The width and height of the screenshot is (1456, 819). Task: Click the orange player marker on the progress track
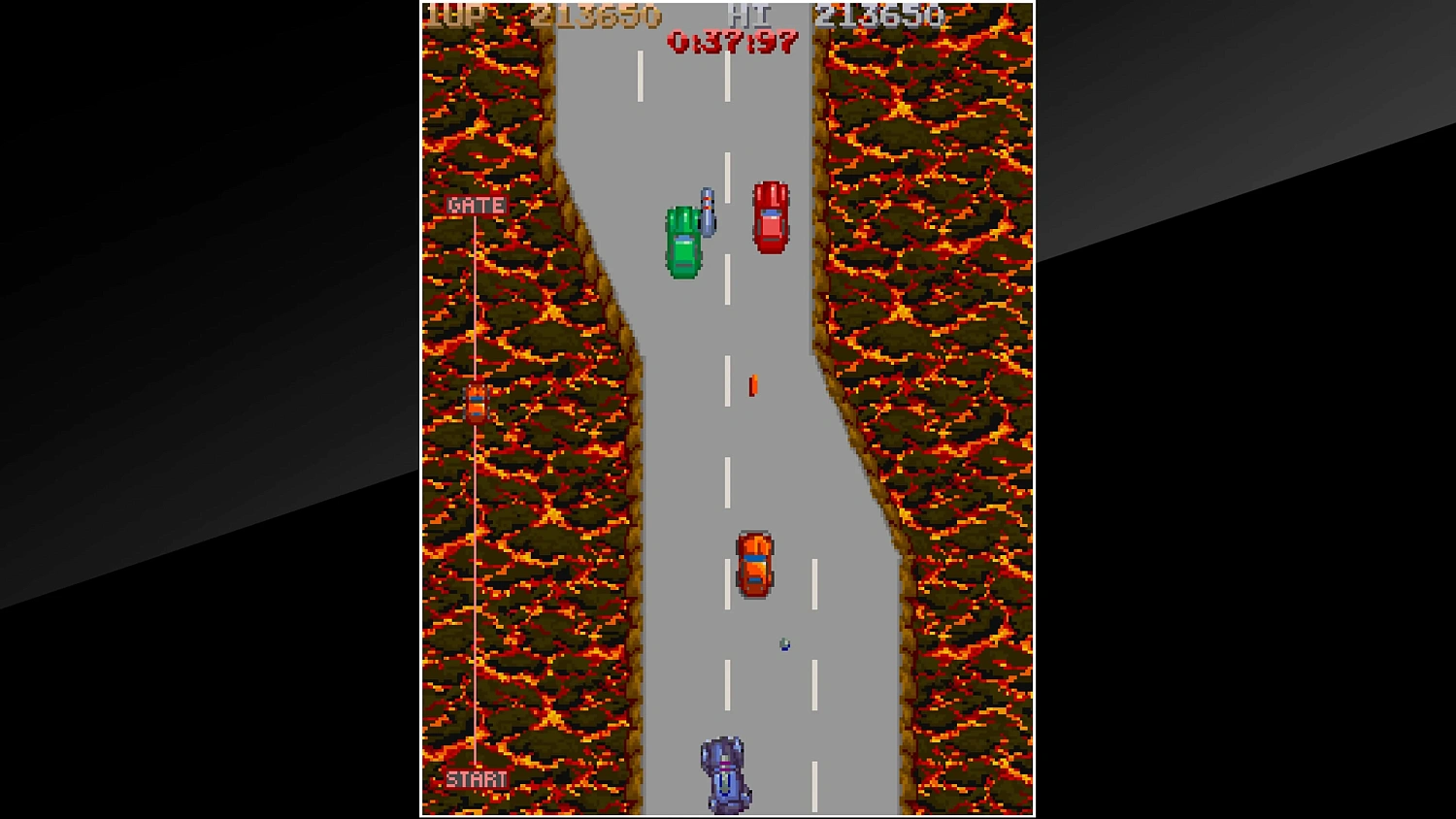coord(476,402)
